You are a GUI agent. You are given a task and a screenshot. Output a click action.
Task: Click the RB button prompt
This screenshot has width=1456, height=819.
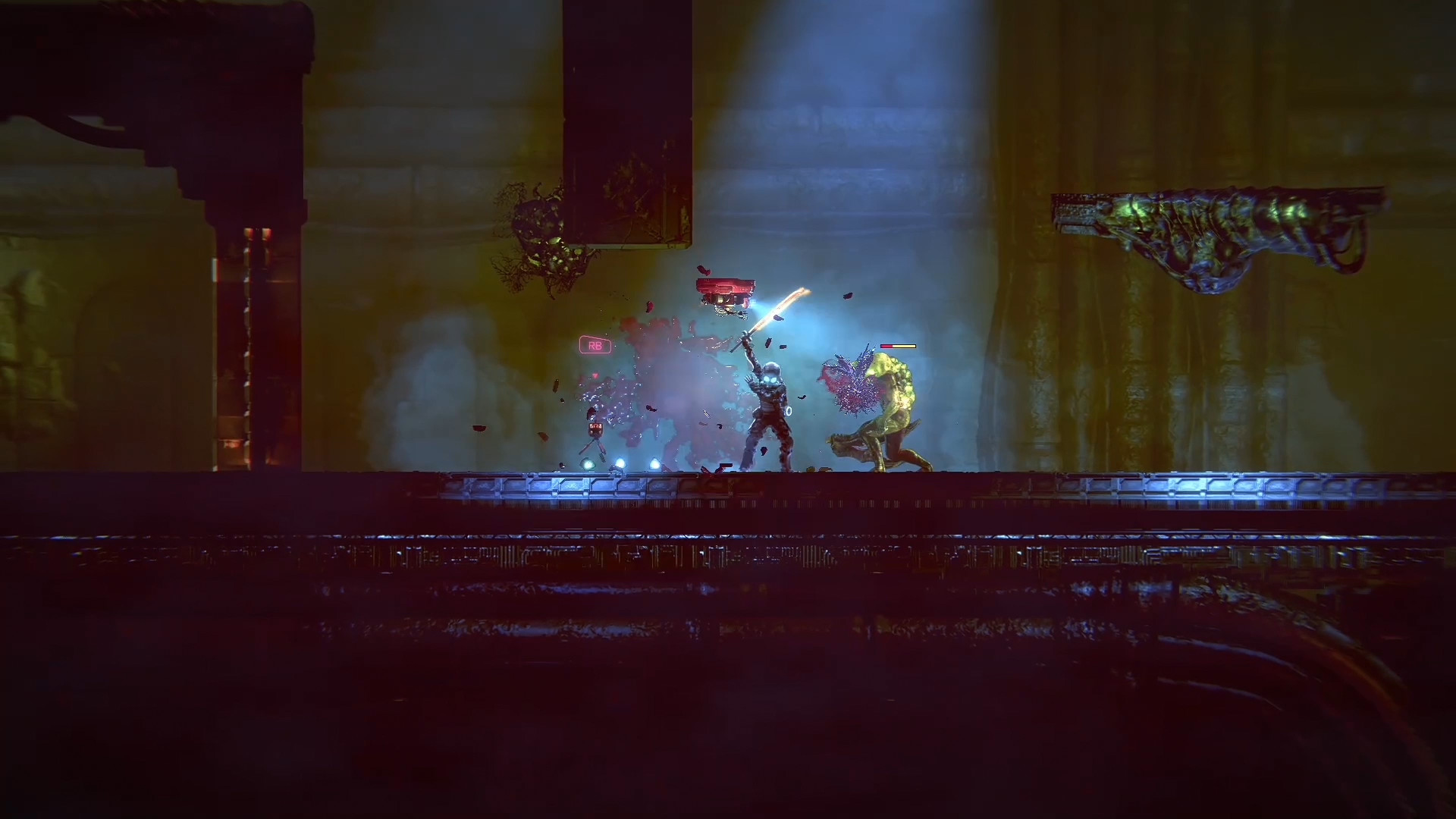595,346
